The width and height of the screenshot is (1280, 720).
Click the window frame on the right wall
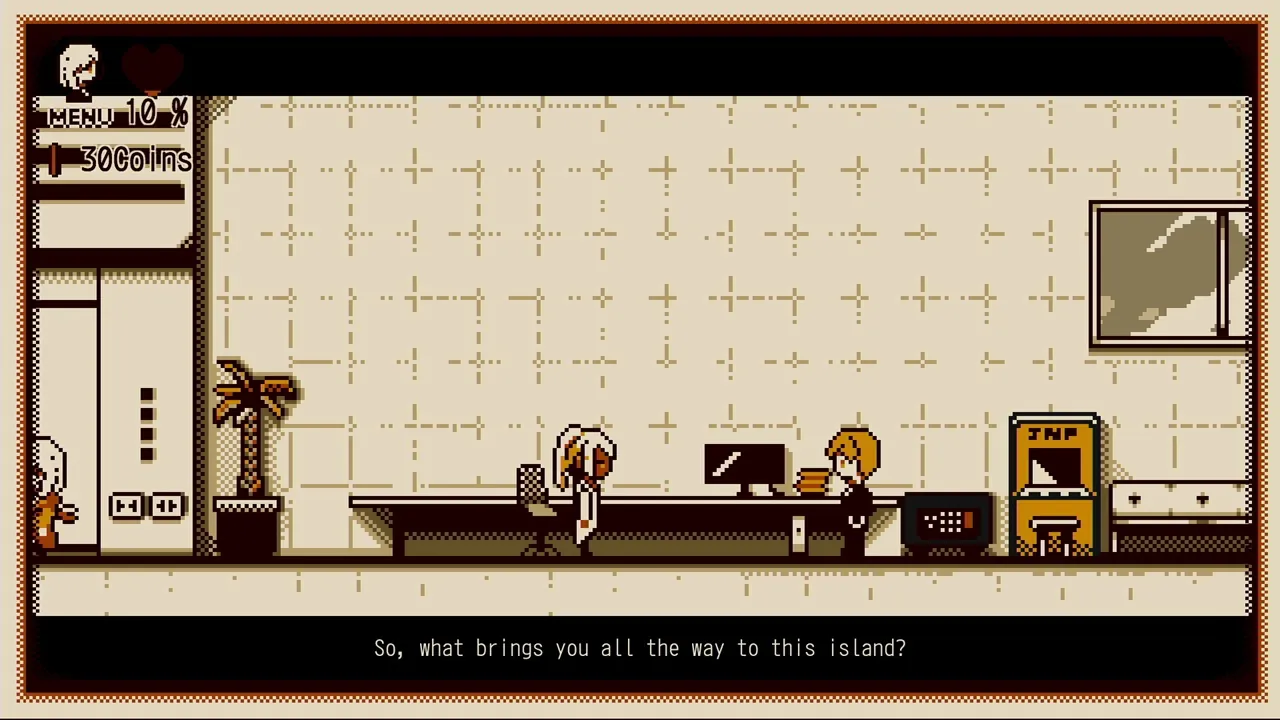pyautogui.click(x=1168, y=272)
